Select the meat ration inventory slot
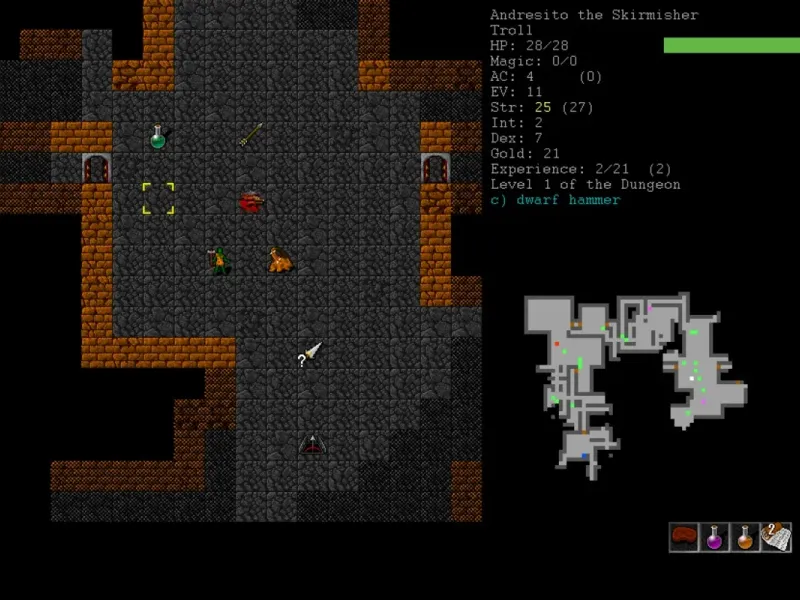Image resolution: width=800 pixels, height=600 pixels. tap(684, 537)
